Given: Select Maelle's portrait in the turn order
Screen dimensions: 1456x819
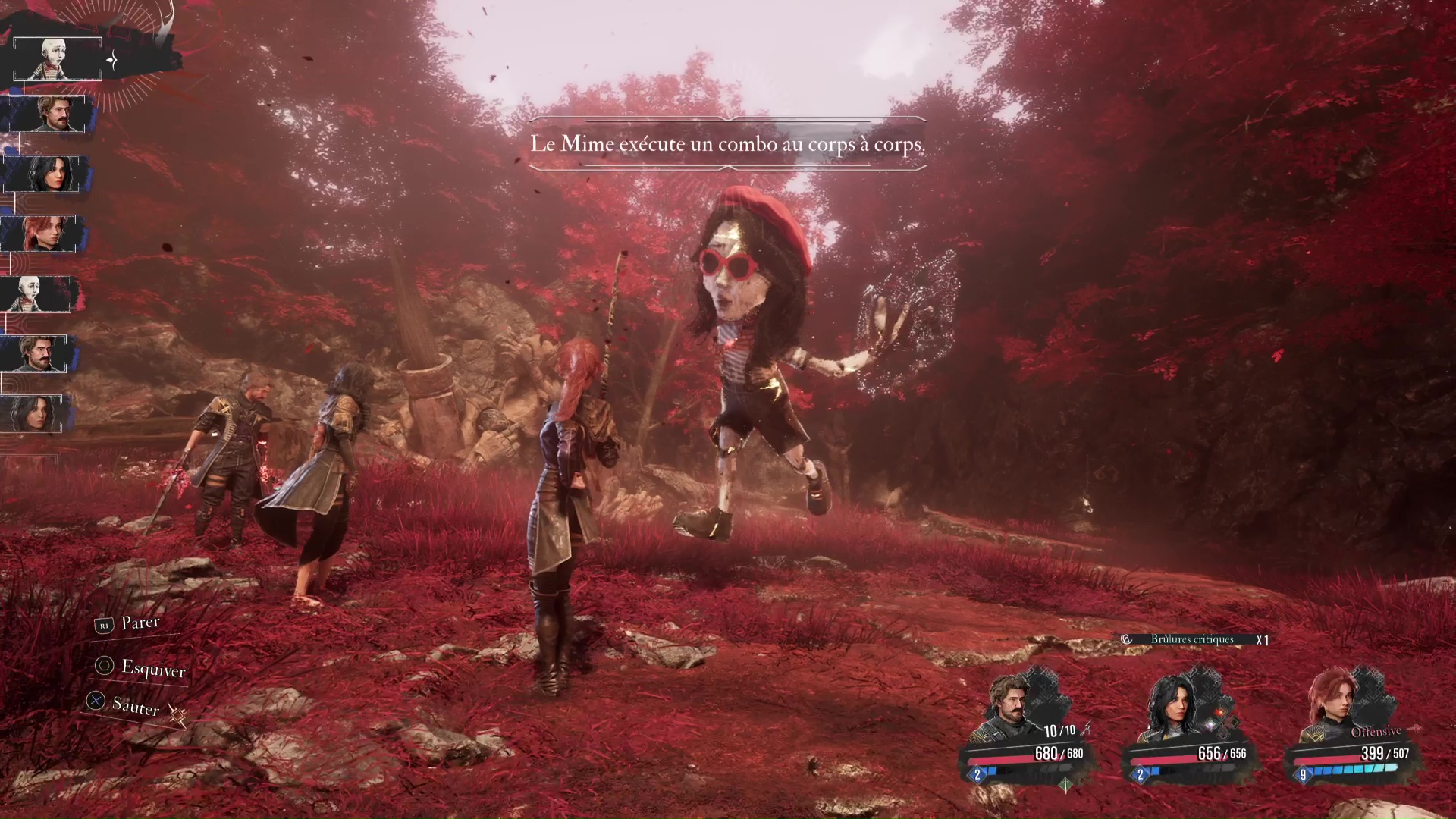Looking at the screenshot, I should (x=39, y=233).
